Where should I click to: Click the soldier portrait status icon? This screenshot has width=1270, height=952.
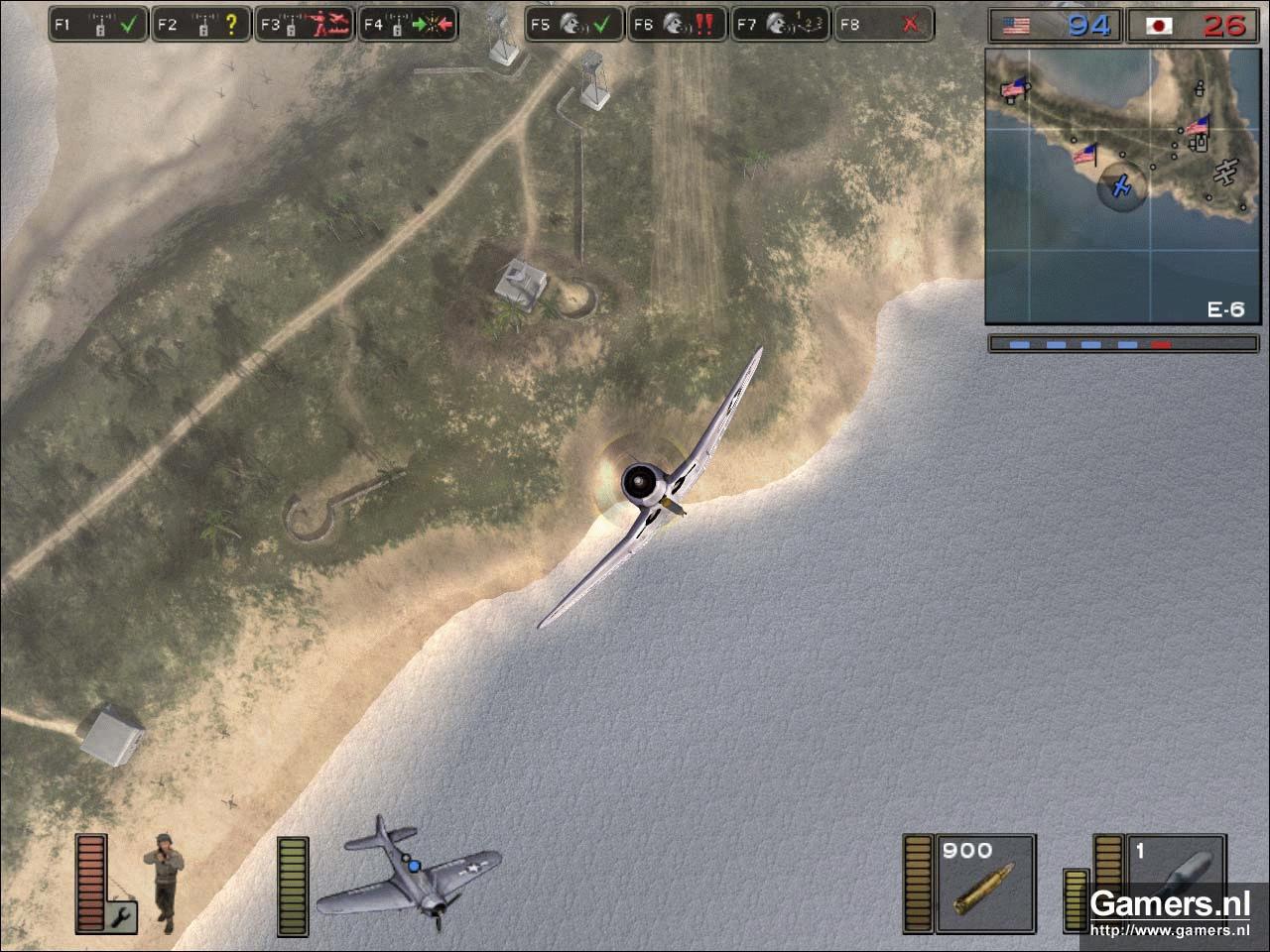(x=165, y=881)
